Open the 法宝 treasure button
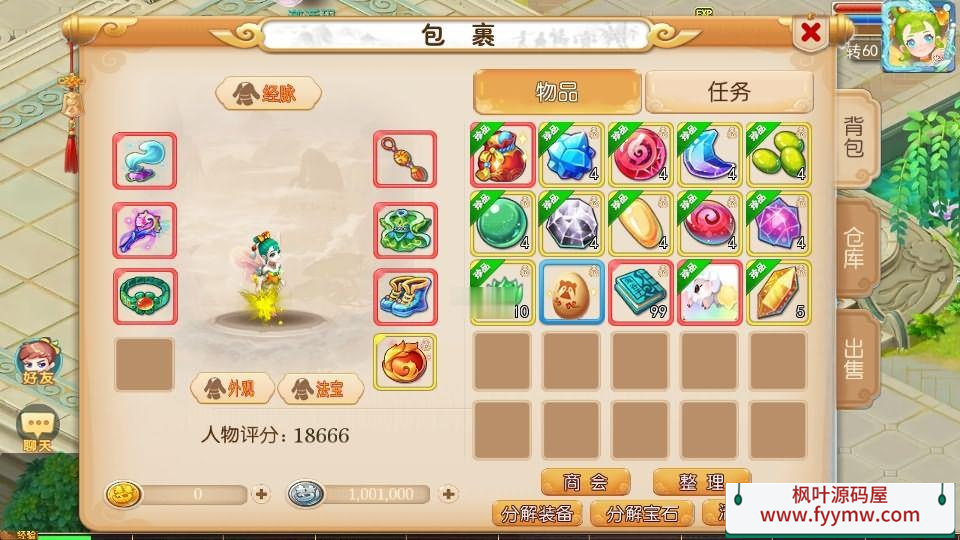Image resolution: width=960 pixels, height=540 pixels. pyautogui.click(x=319, y=389)
